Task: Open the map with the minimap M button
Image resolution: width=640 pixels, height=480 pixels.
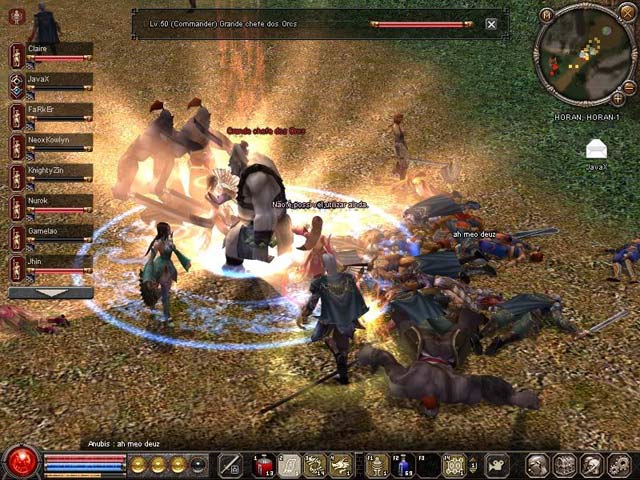Action: pos(546,15)
